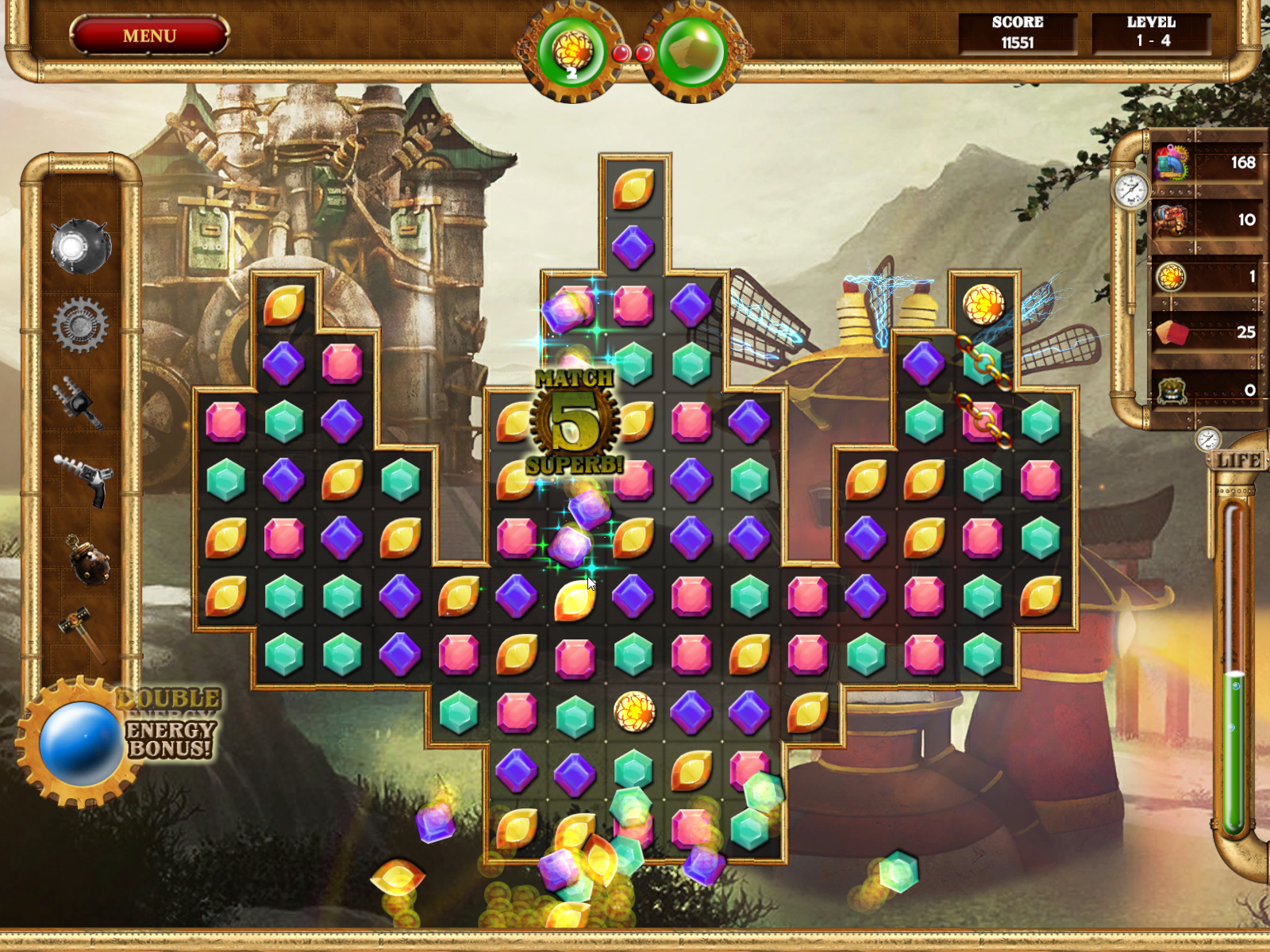Activate the drill gun power-up

(x=79, y=405)
